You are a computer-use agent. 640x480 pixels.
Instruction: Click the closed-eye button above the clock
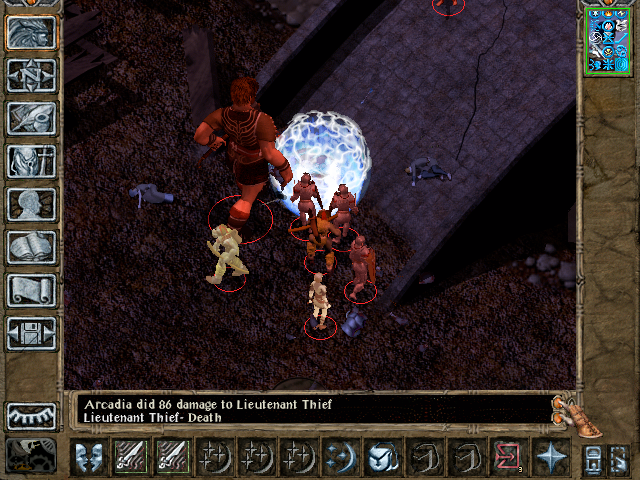point(32,416)
